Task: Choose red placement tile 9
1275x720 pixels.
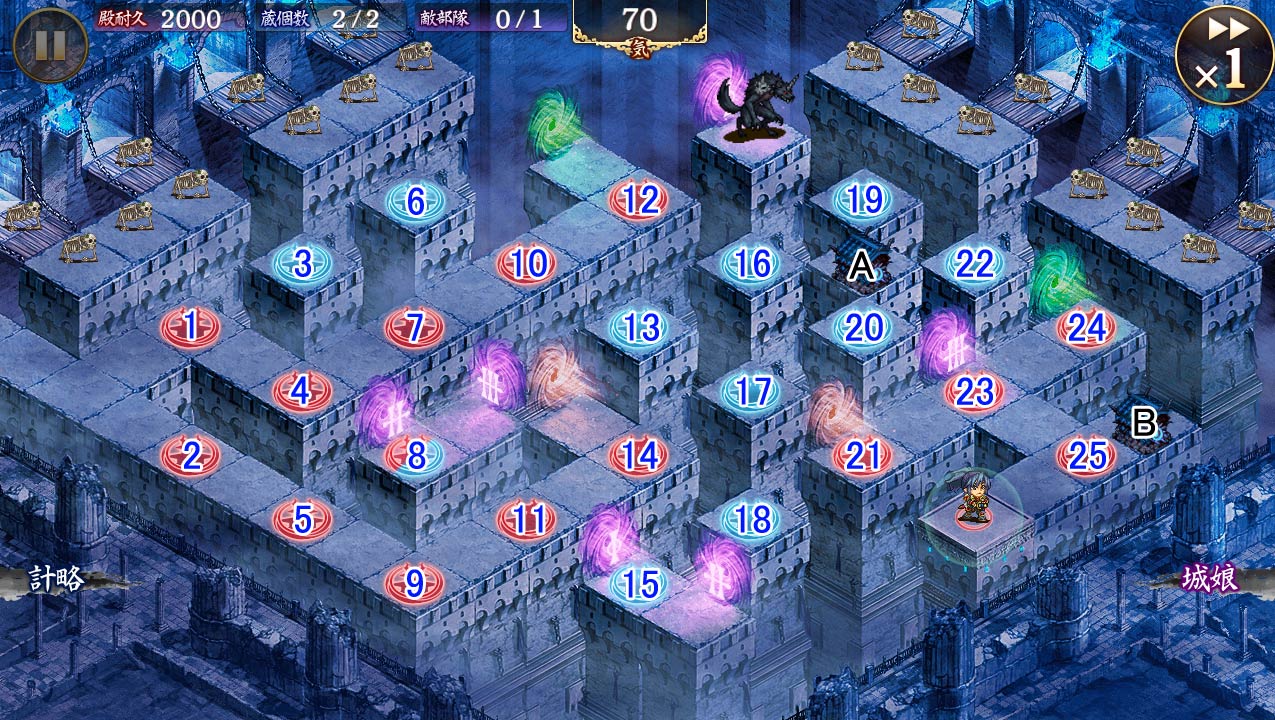Action: point(414,582)
